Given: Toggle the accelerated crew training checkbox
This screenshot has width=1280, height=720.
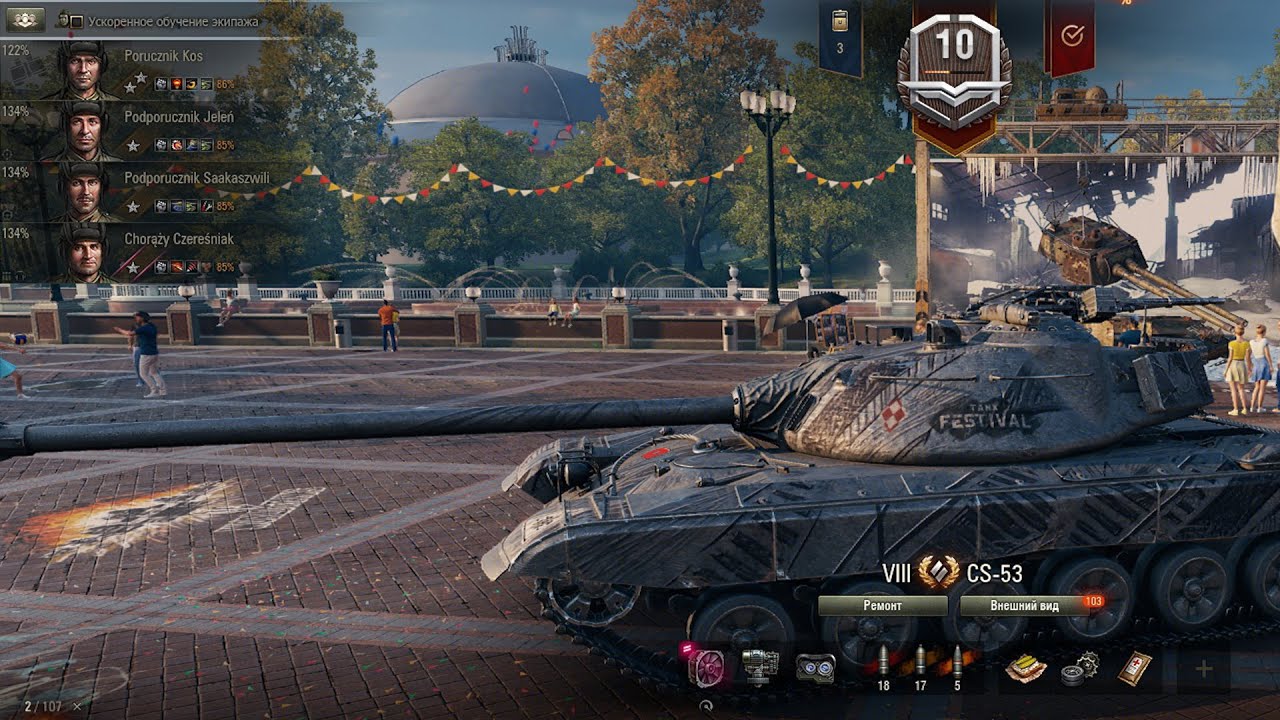Looking at the screenshot, I should coord(76,21).
